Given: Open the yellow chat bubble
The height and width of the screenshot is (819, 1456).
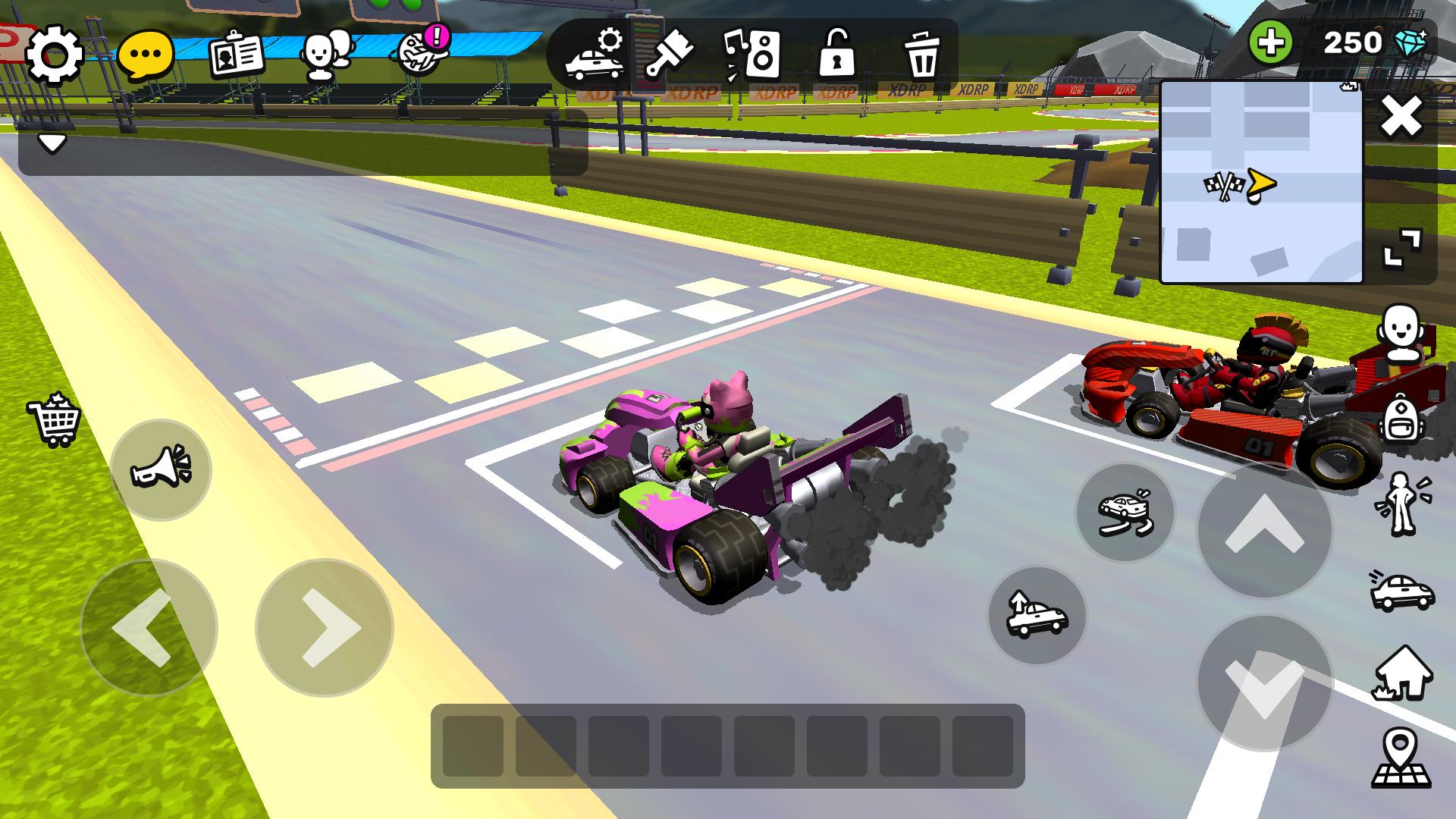Looking at the screenshot, I should tap(146, 55).
